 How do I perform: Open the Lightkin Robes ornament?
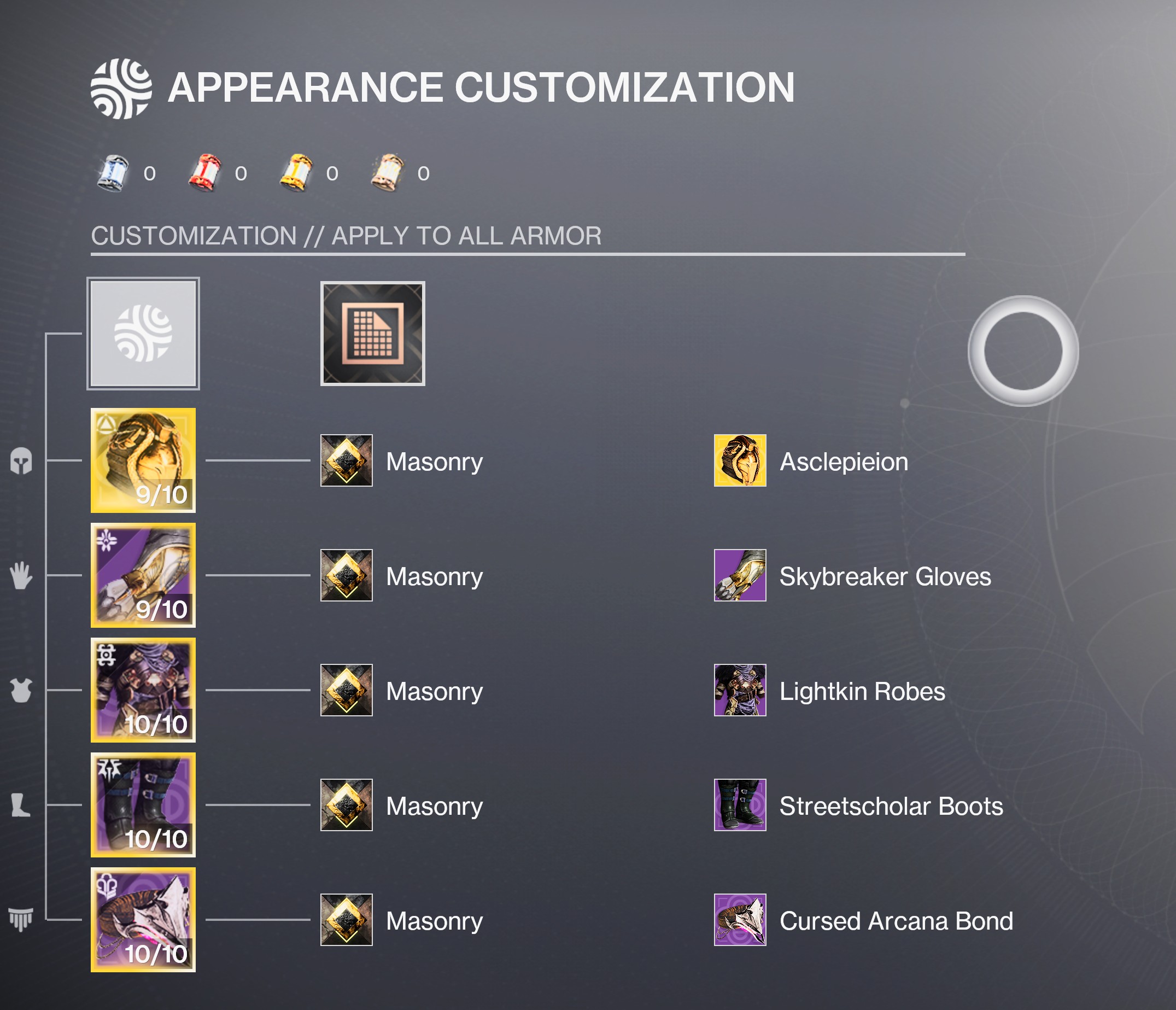[740, 690]
